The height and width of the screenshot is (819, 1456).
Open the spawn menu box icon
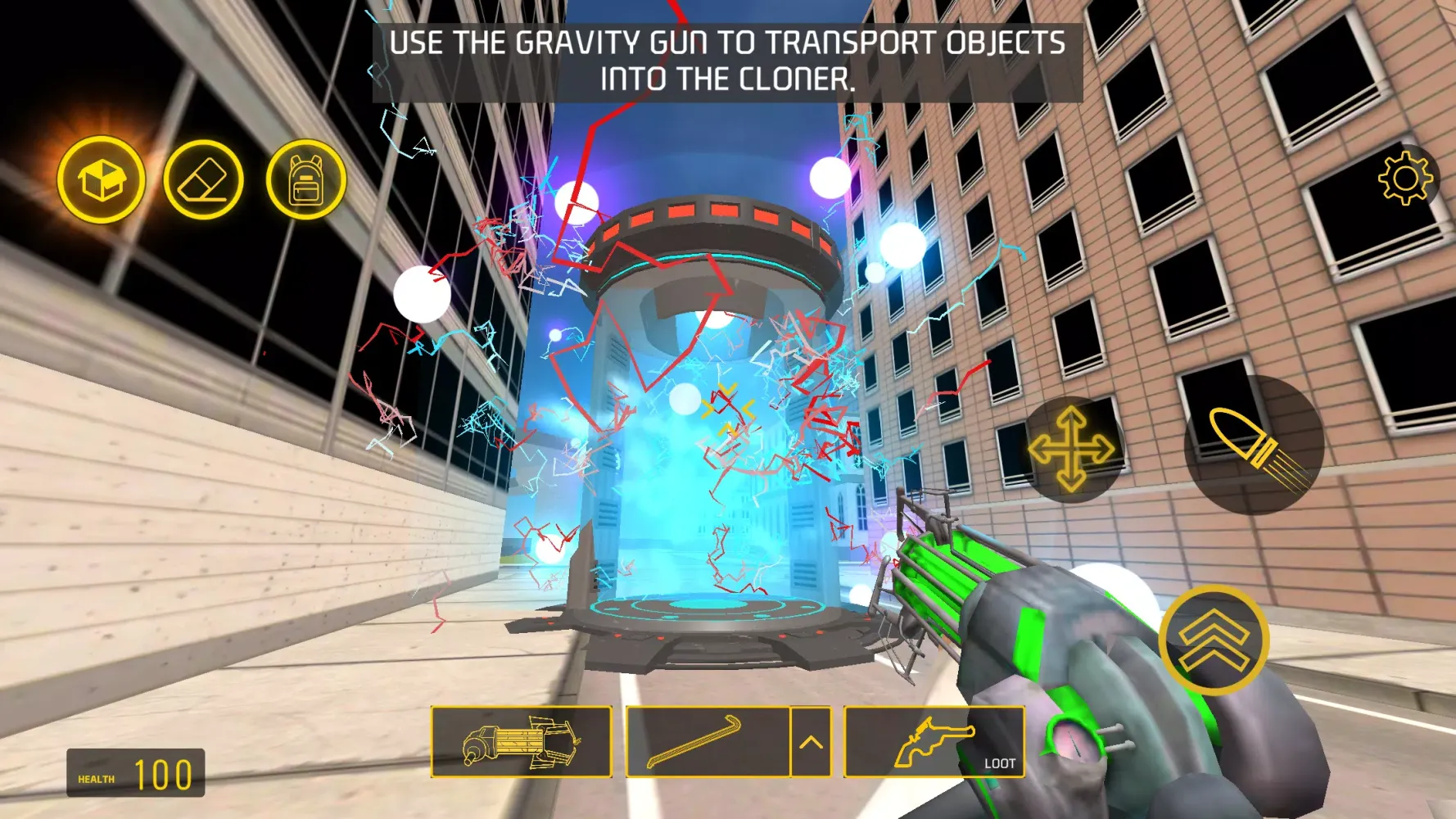(x=100, y=178)
